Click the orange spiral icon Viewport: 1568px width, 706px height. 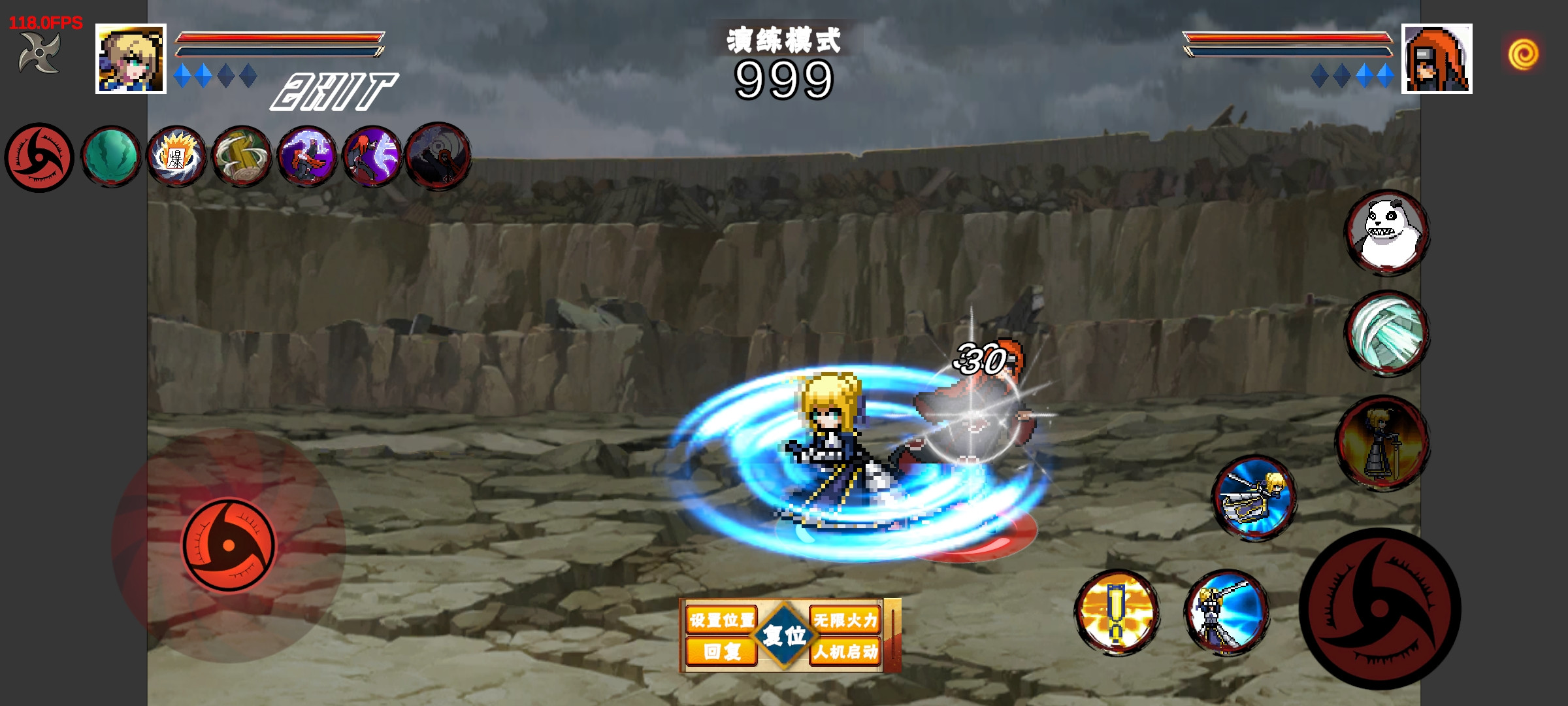(1523, 54)
